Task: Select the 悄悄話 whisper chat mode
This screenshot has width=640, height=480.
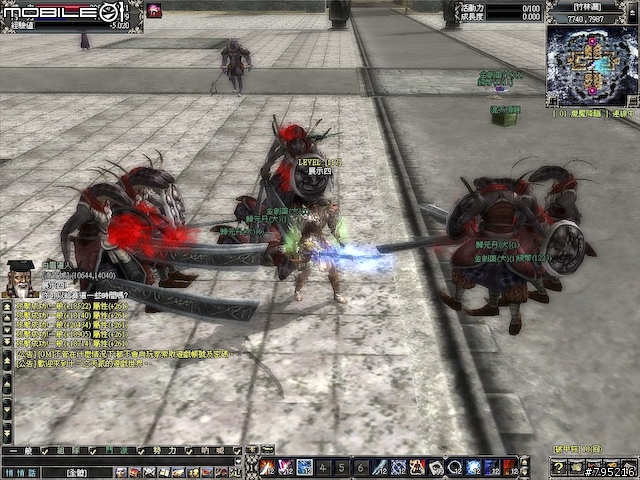Action: (19, 472)
